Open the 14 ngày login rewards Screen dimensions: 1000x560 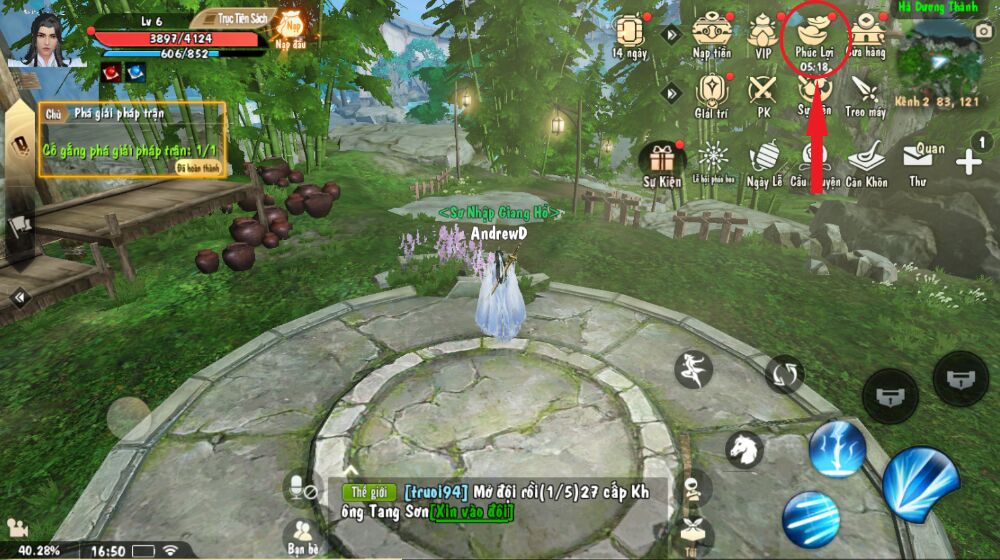[x=630, y=35]
